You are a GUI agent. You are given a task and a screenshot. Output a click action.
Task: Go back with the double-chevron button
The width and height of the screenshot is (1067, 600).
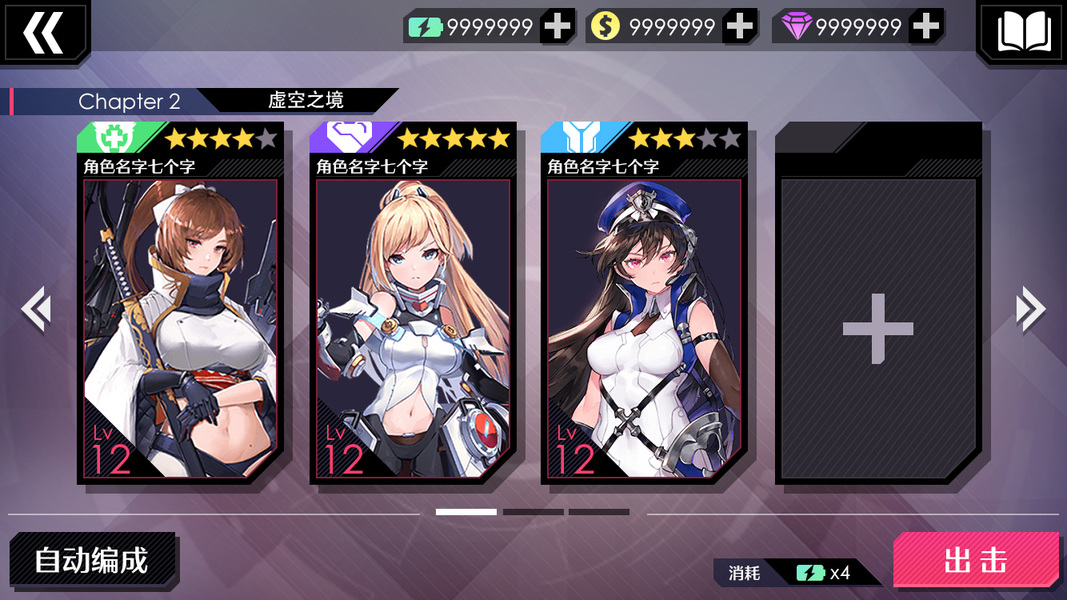coord(43,30)
